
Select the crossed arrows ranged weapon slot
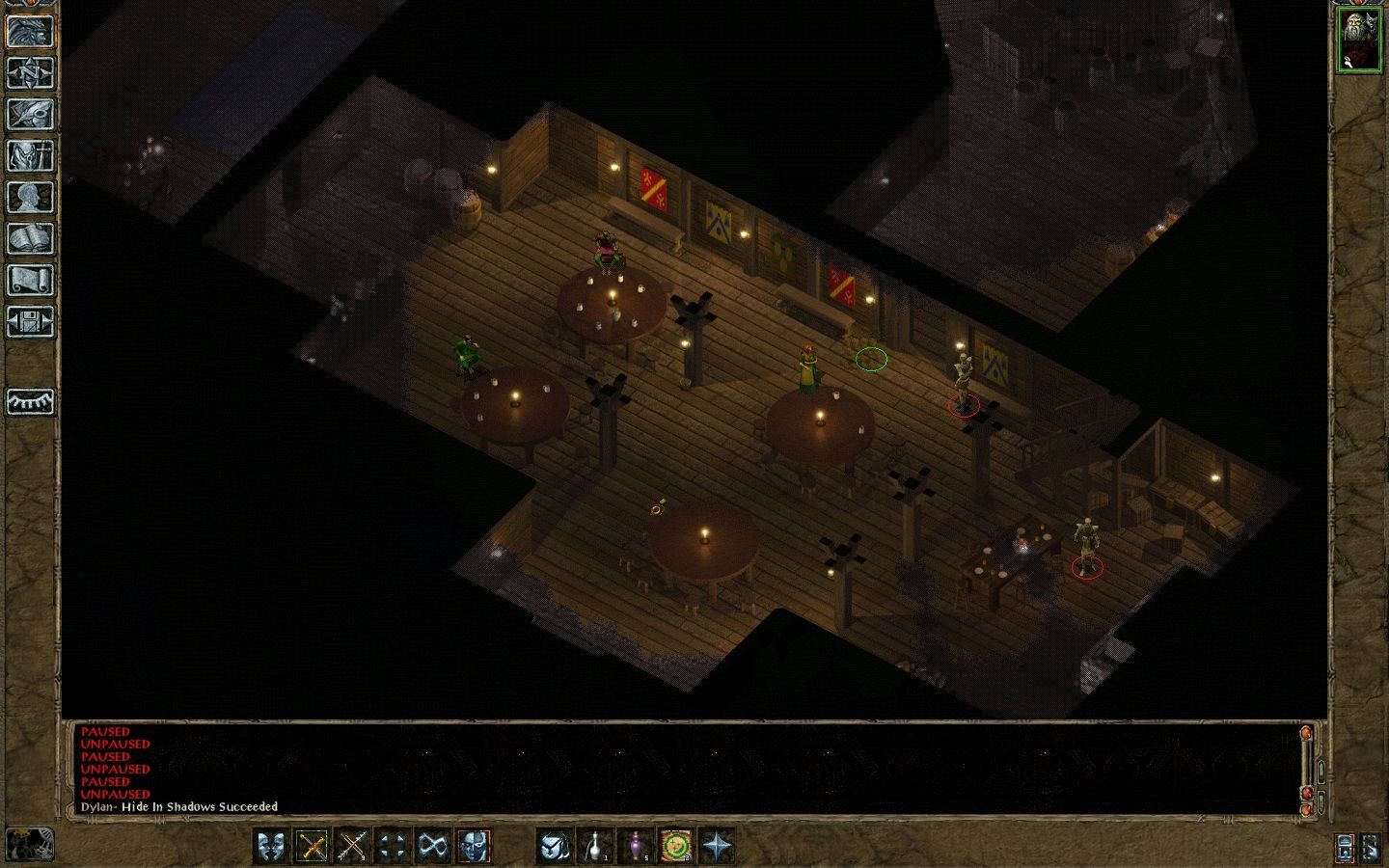point(353,847)
